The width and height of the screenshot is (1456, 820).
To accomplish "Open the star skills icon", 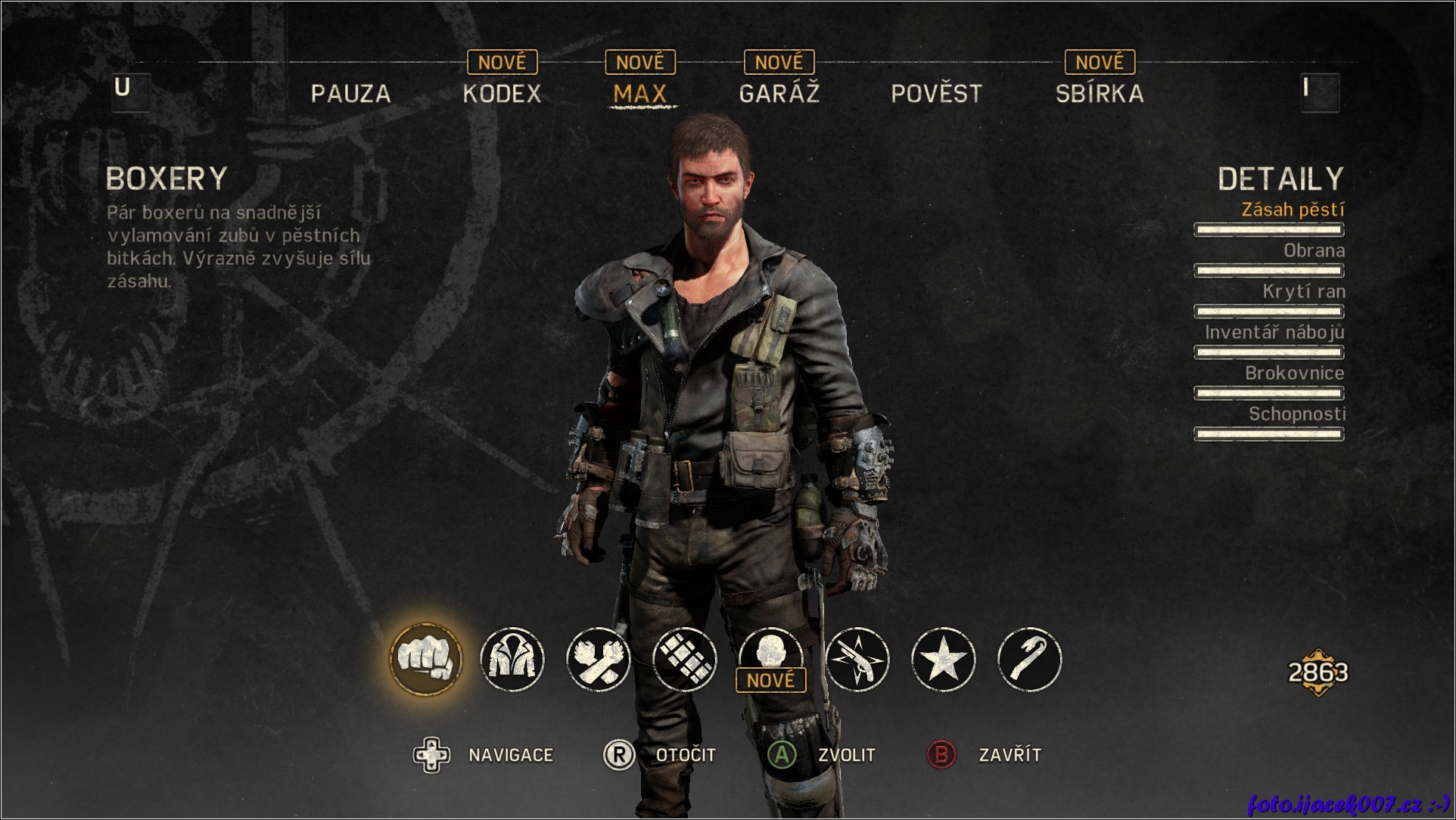I will point(943,659).
